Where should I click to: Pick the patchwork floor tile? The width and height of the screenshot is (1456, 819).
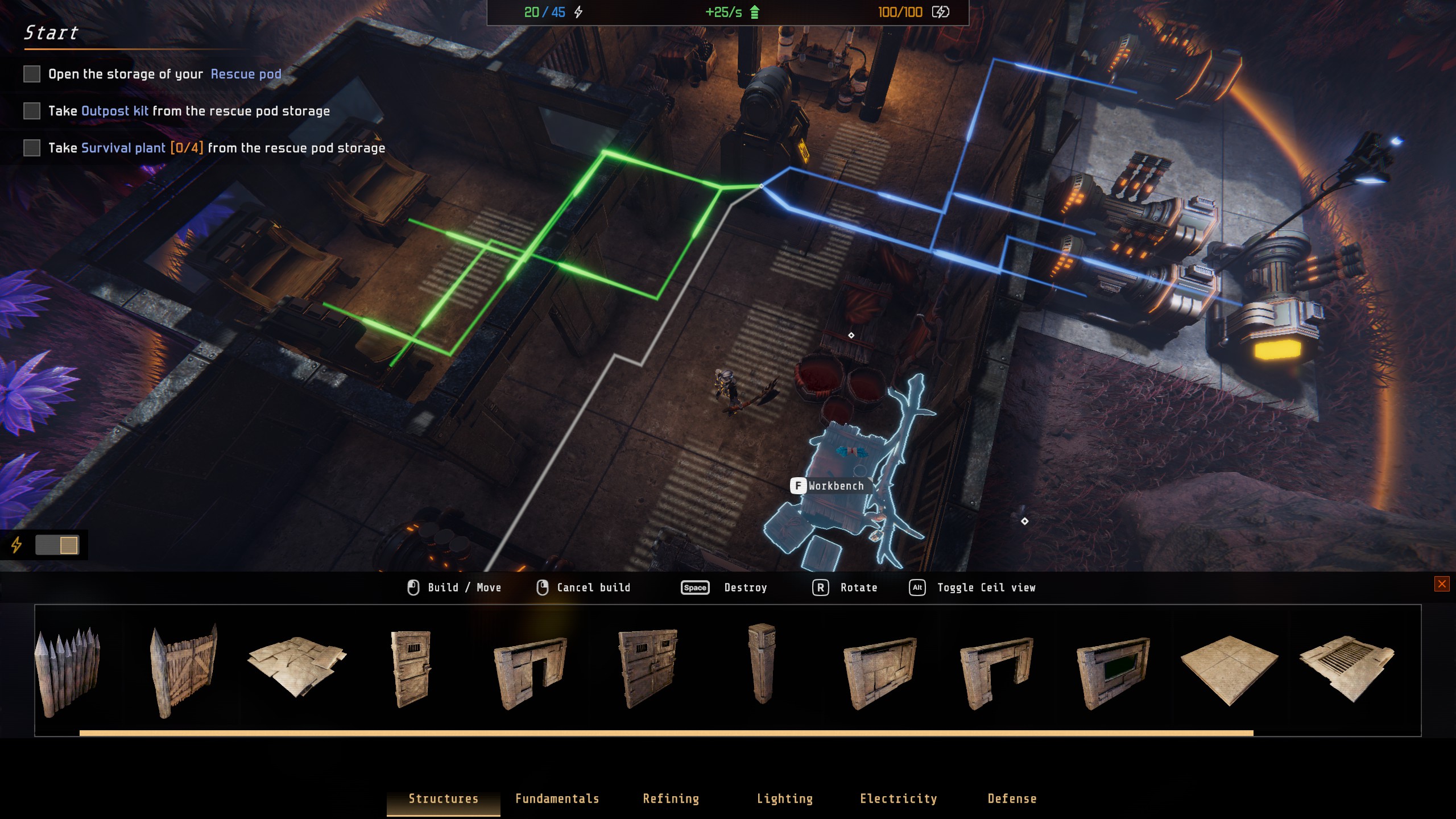tap(296, 665)
